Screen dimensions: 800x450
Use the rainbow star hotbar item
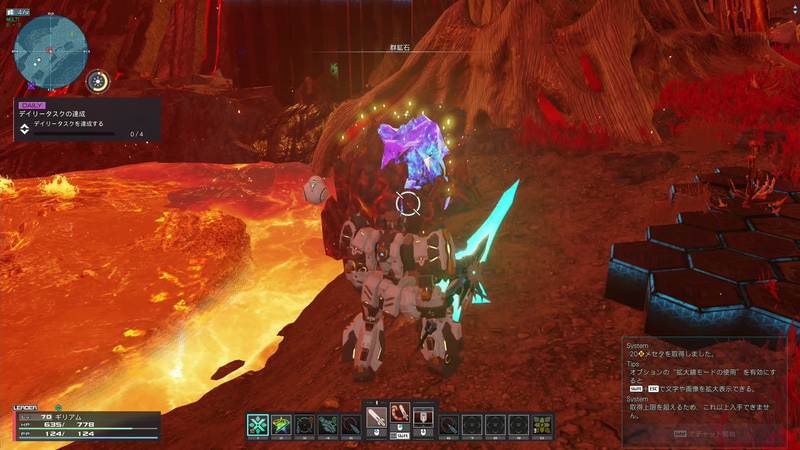pyautogui.click(x=281, y=424)
